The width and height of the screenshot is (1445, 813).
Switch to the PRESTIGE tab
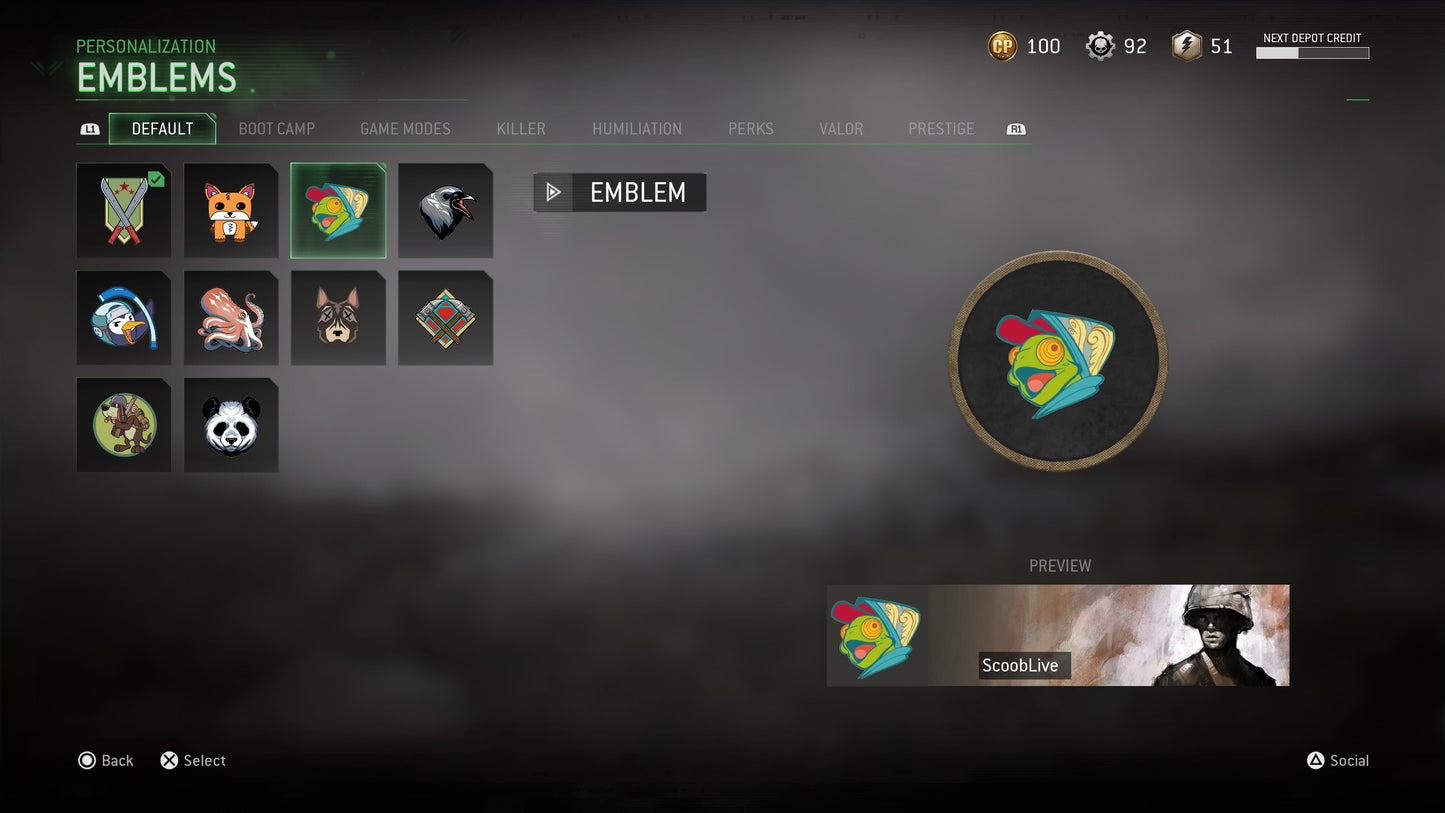[941, 129]
